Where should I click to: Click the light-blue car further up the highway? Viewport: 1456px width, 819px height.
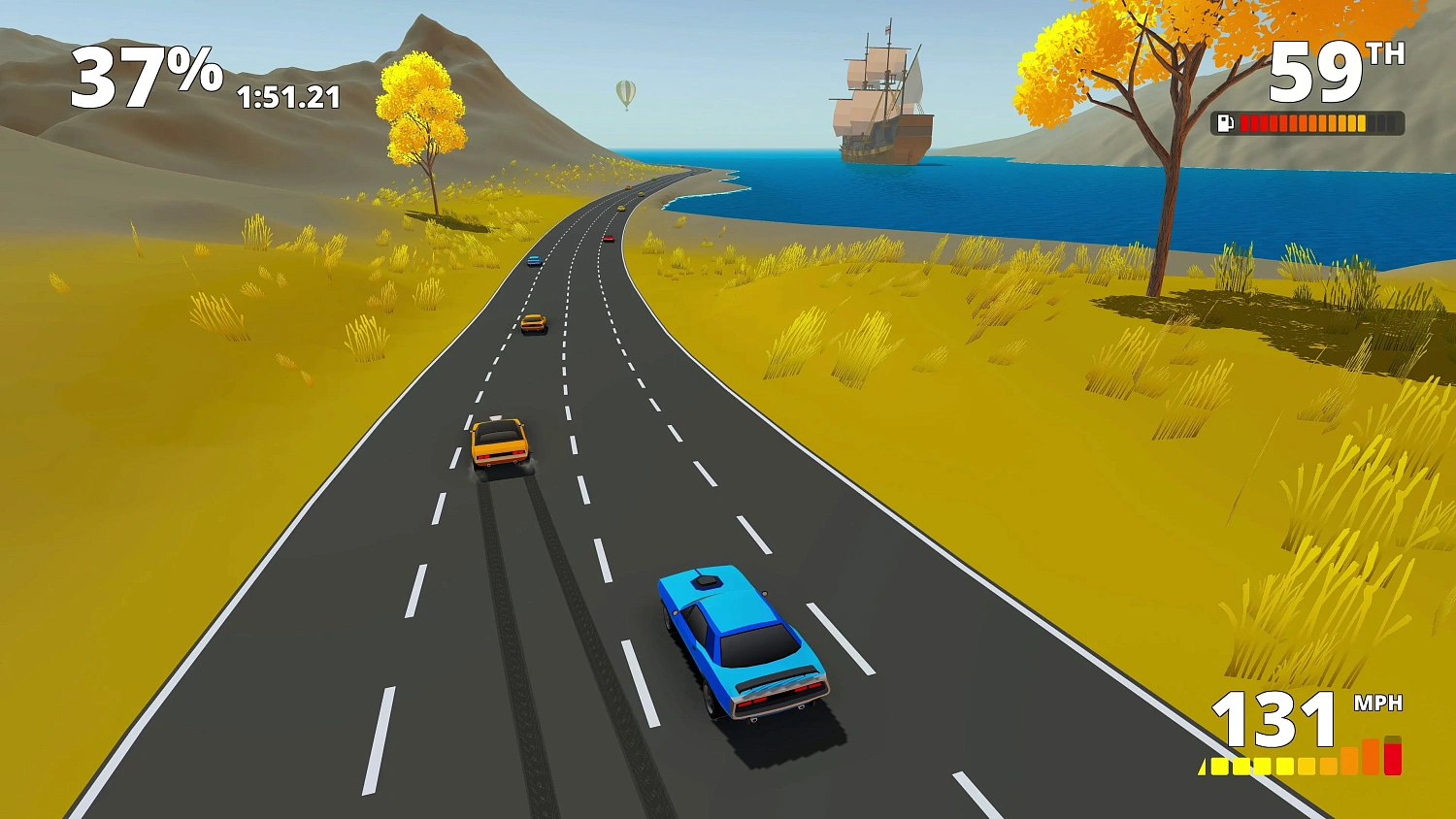pos(534,259)
